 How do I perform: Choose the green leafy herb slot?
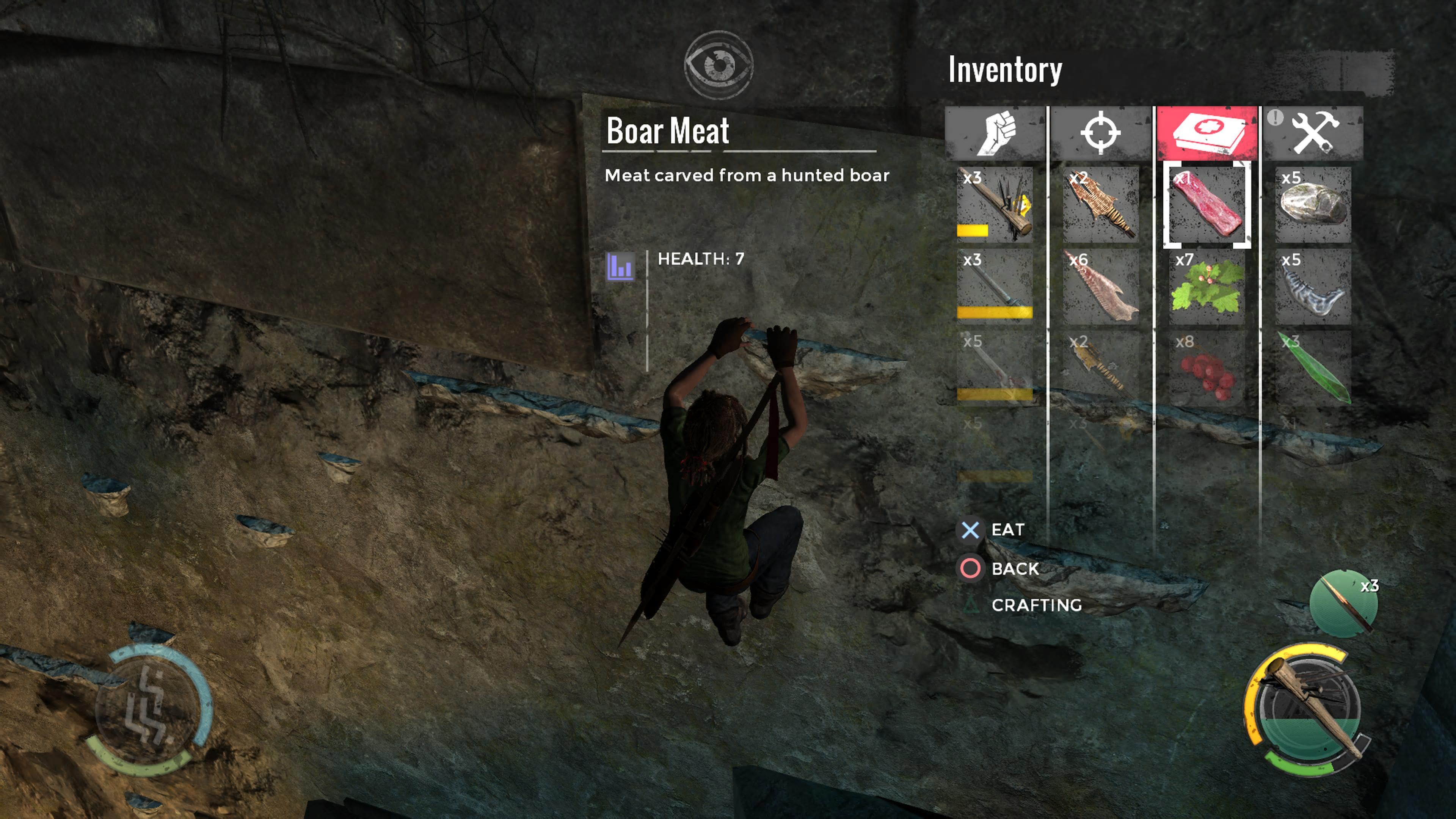(1207, 287)
